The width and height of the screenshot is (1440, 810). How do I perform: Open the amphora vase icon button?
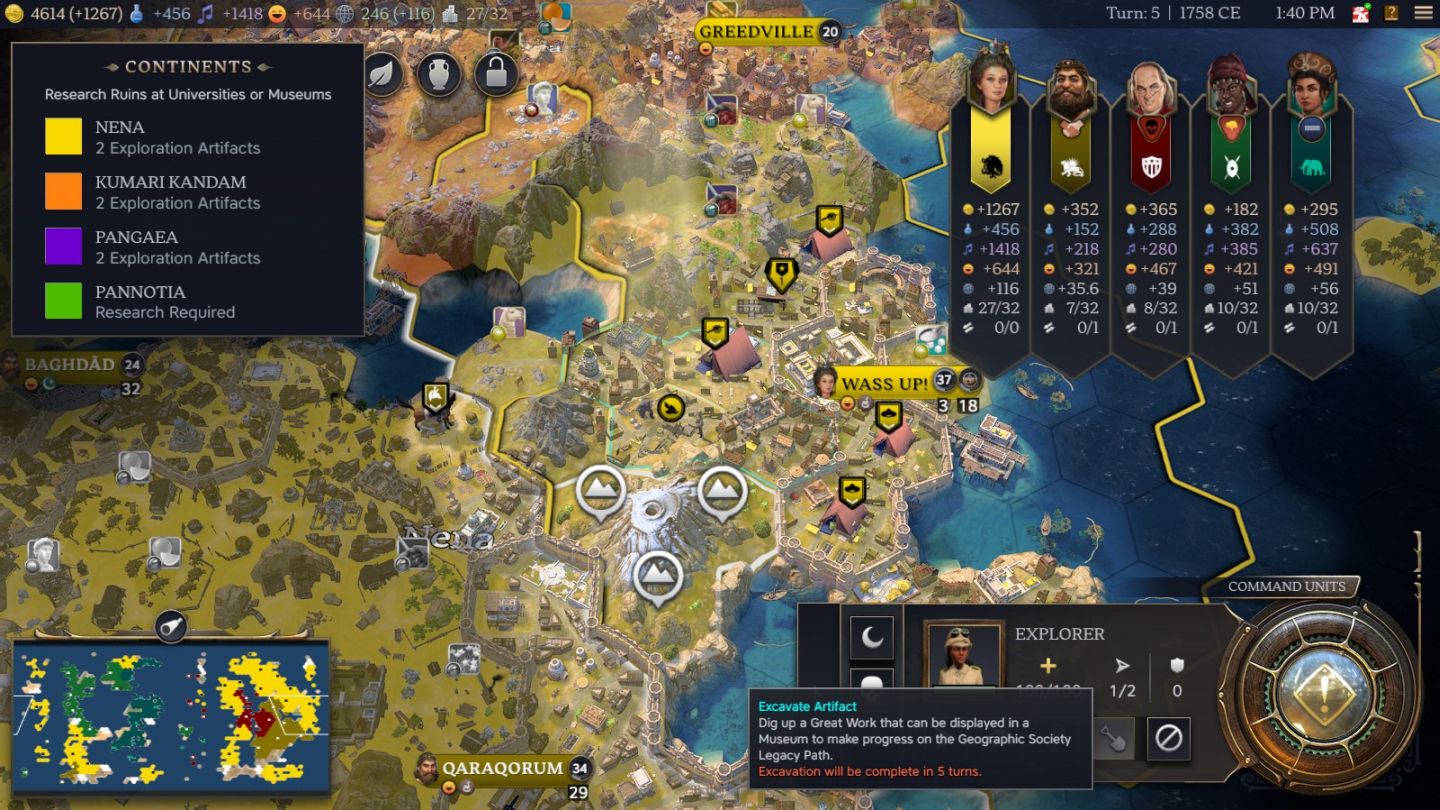[439, 73]
